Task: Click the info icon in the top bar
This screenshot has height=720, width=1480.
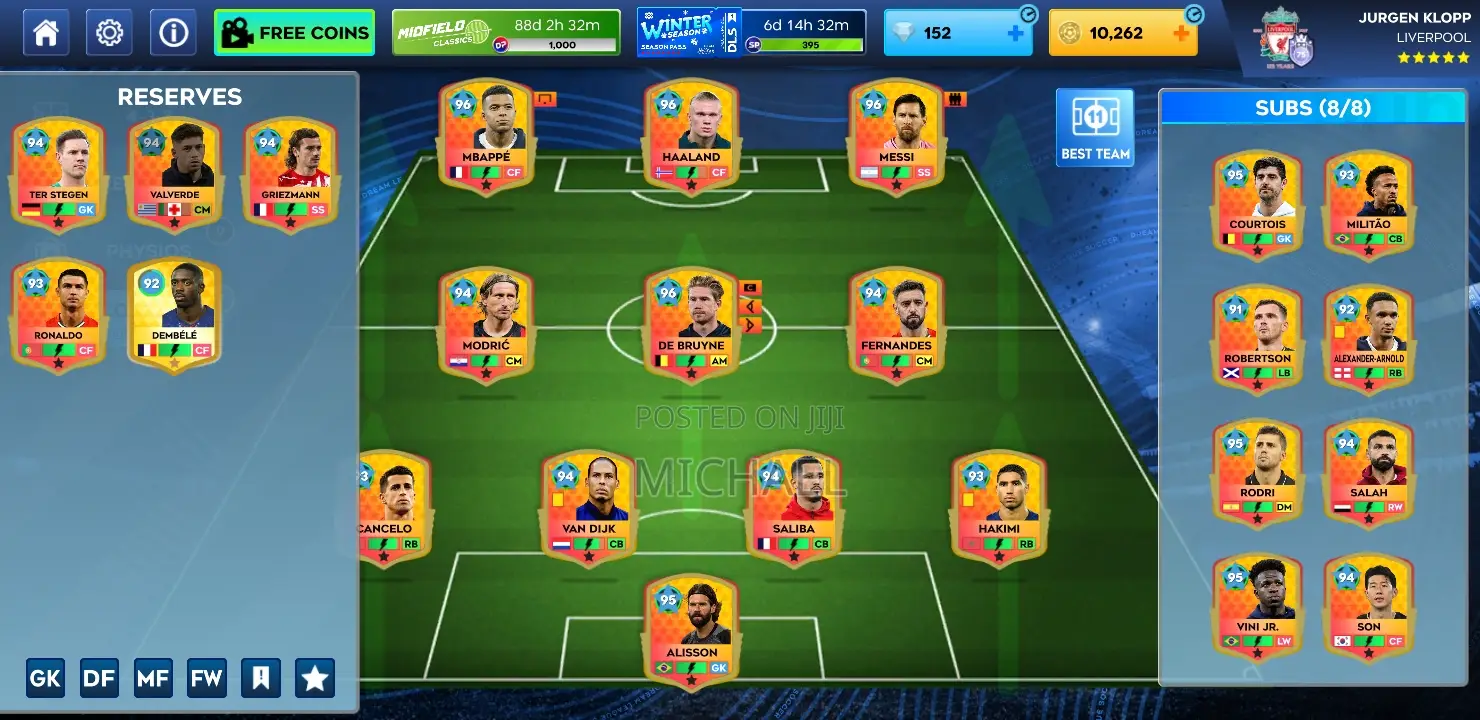Action: [171, 31]
